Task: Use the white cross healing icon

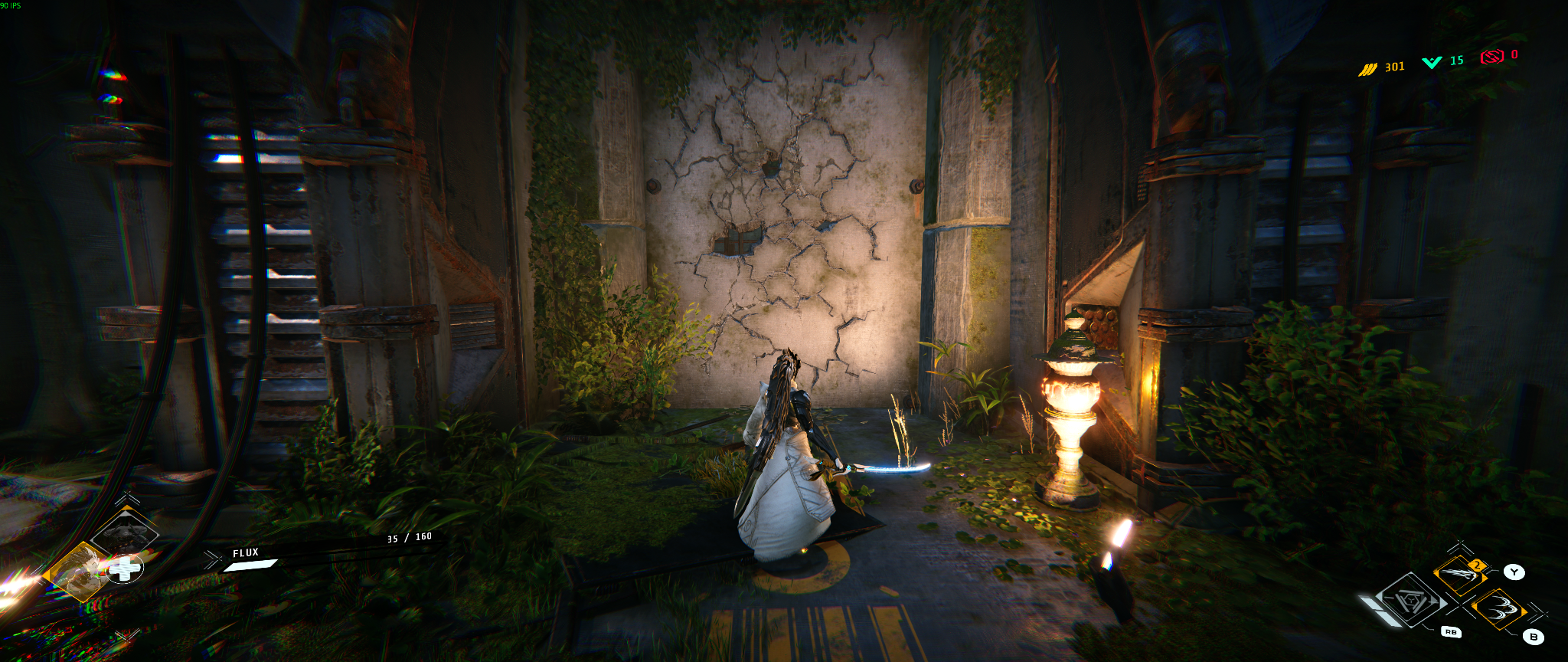Action: [x=124, y=569]
